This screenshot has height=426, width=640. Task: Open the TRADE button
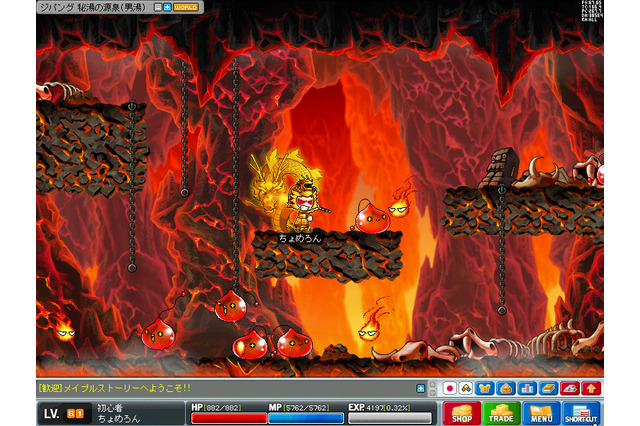[501, 413]
